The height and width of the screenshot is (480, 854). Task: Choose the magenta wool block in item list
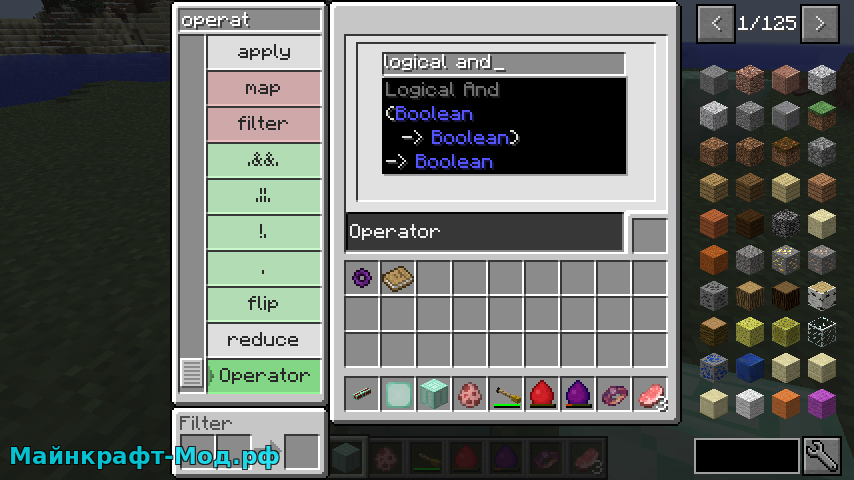(x=821, y=404)
